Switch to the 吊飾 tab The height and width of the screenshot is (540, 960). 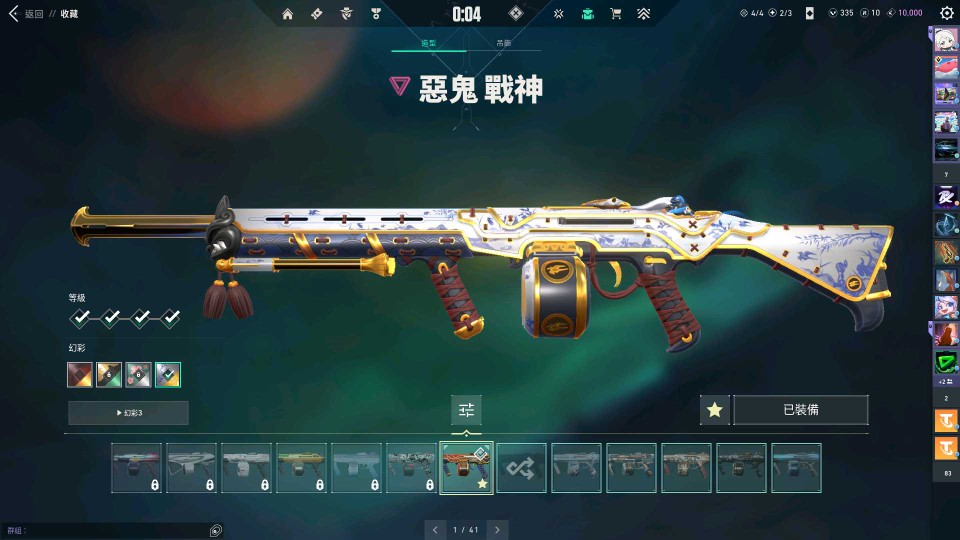[x=504, y=44]
